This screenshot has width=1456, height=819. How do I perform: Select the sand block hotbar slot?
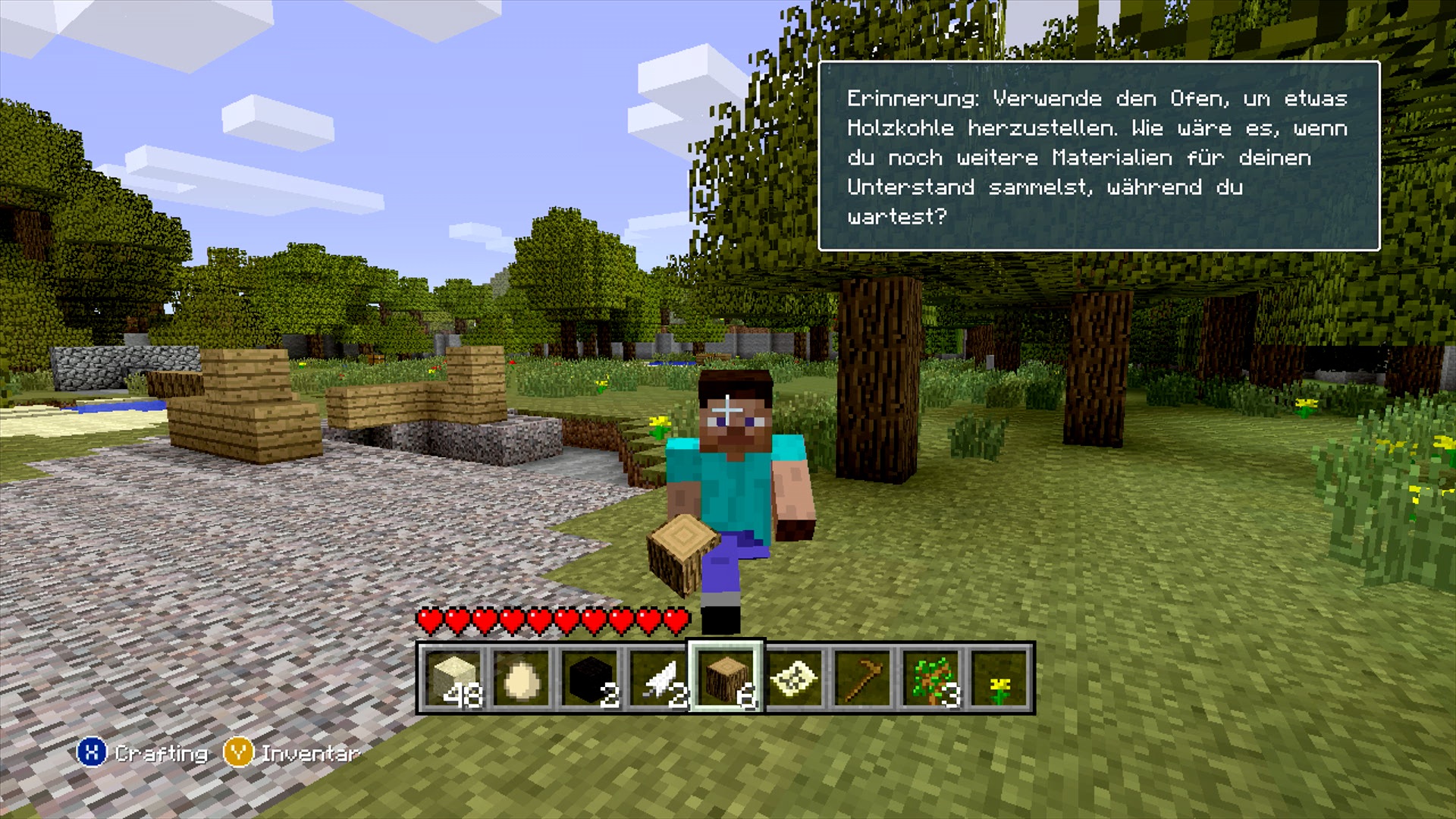pos(453,679)
